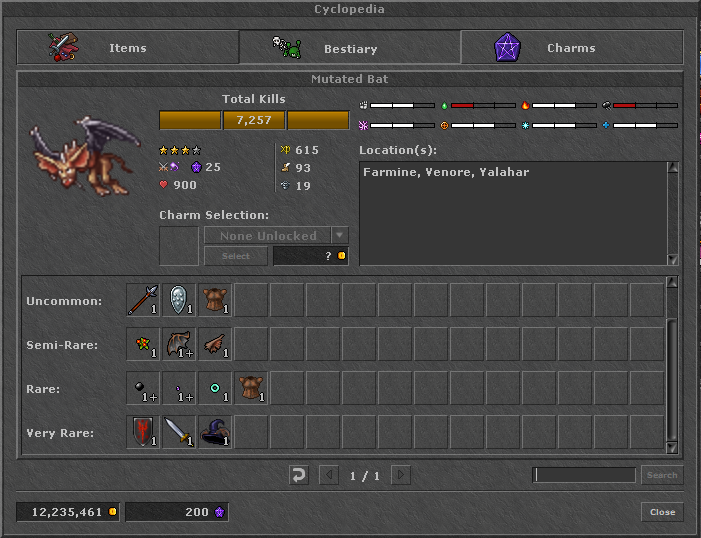Select the red emblem shield slot
Image resolution: width=701 pixels, height=538 pixels.
(x=143, y=432)
